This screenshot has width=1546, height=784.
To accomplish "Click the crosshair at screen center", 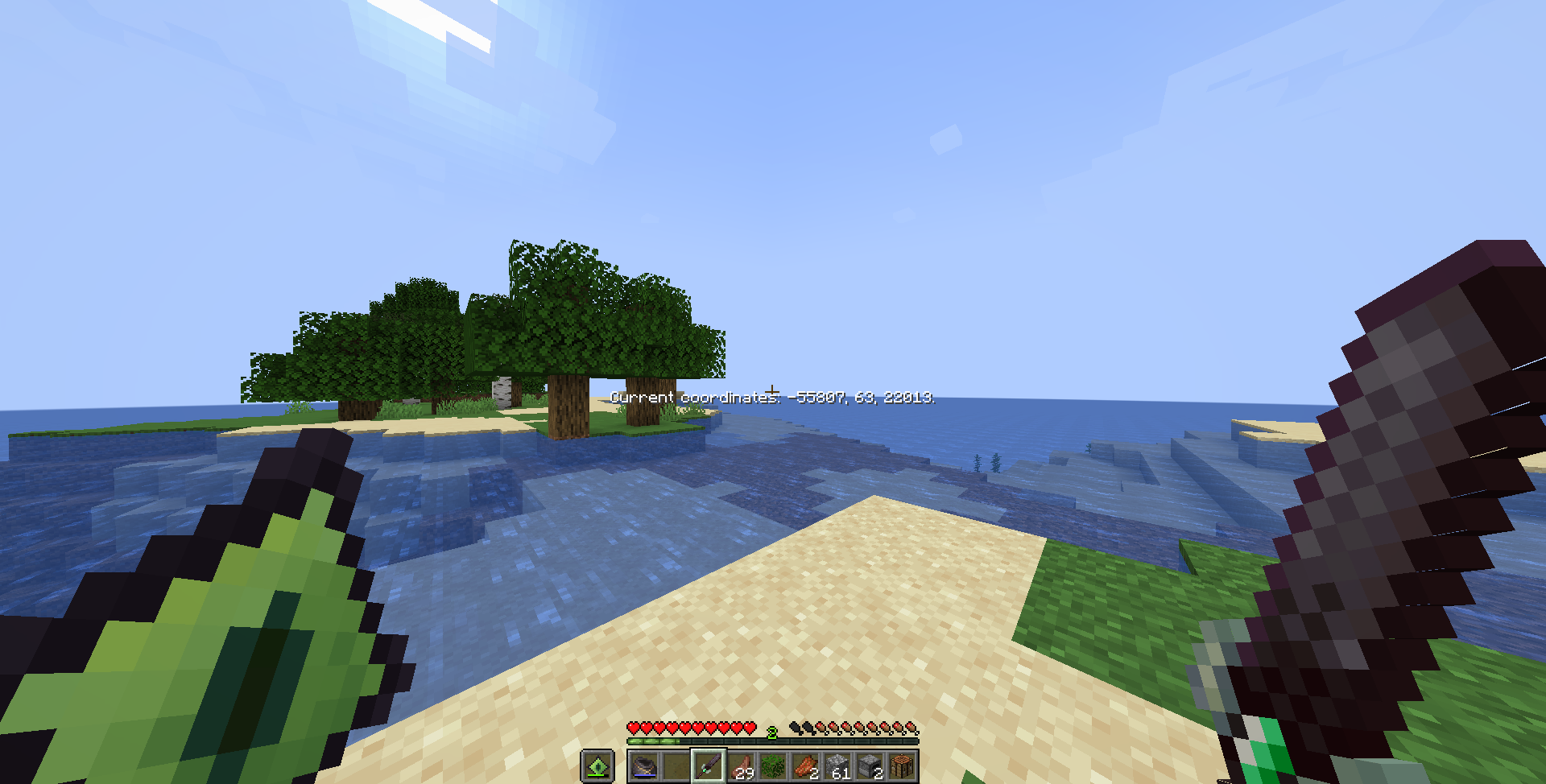I will 773,392.
